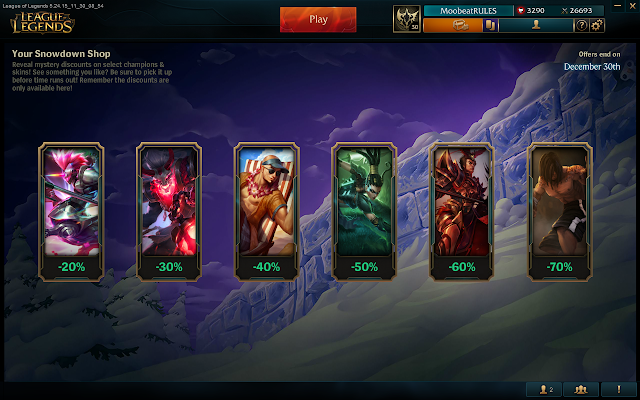Open the collection cards icon
This screenshot has width=640, height=400.
tap(492, 25)
